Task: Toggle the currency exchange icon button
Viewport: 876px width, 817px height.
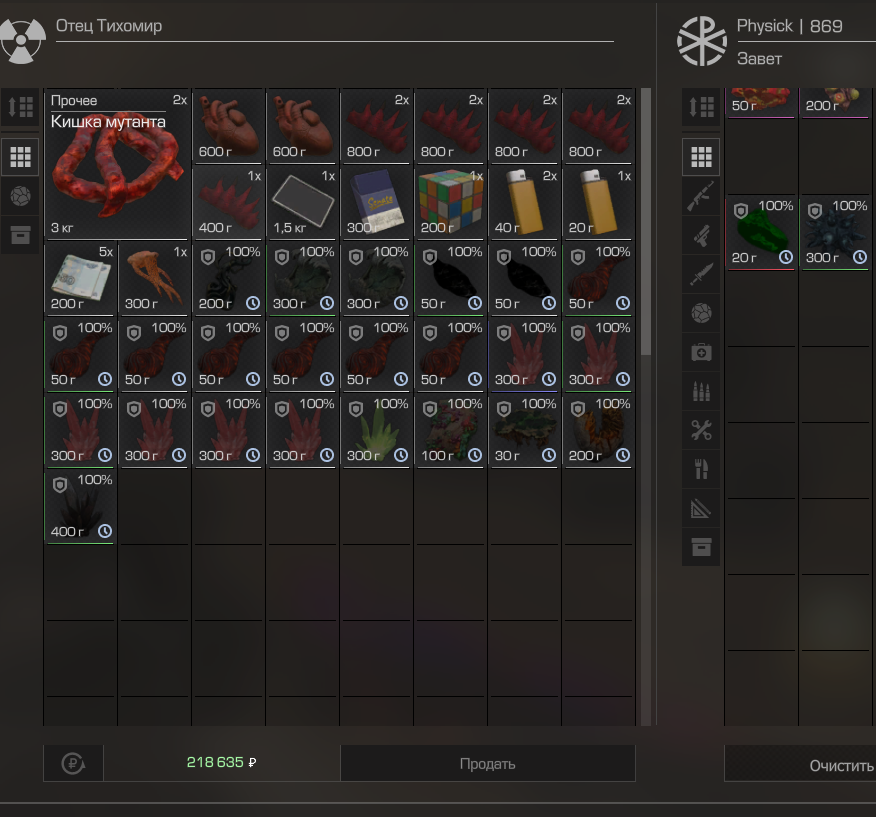Action: click(x=73, y=764)
